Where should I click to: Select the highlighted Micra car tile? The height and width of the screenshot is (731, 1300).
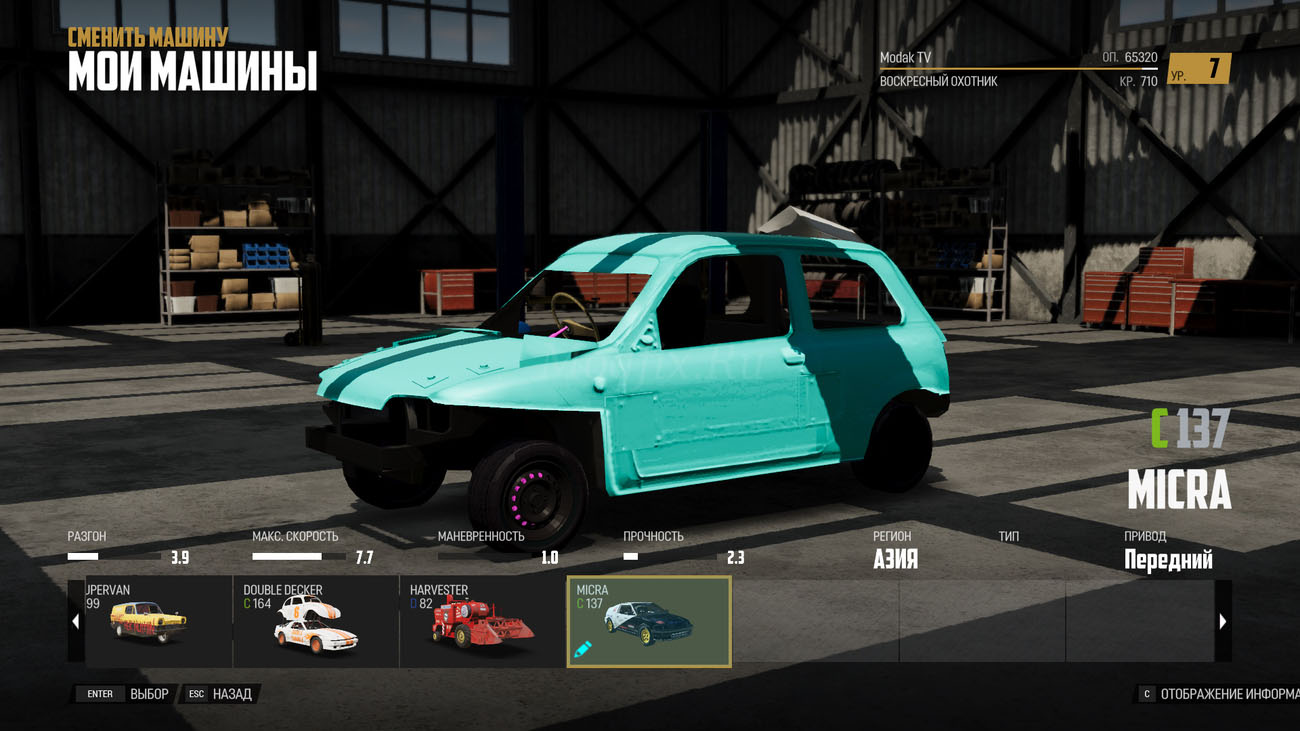click(649, 621)
